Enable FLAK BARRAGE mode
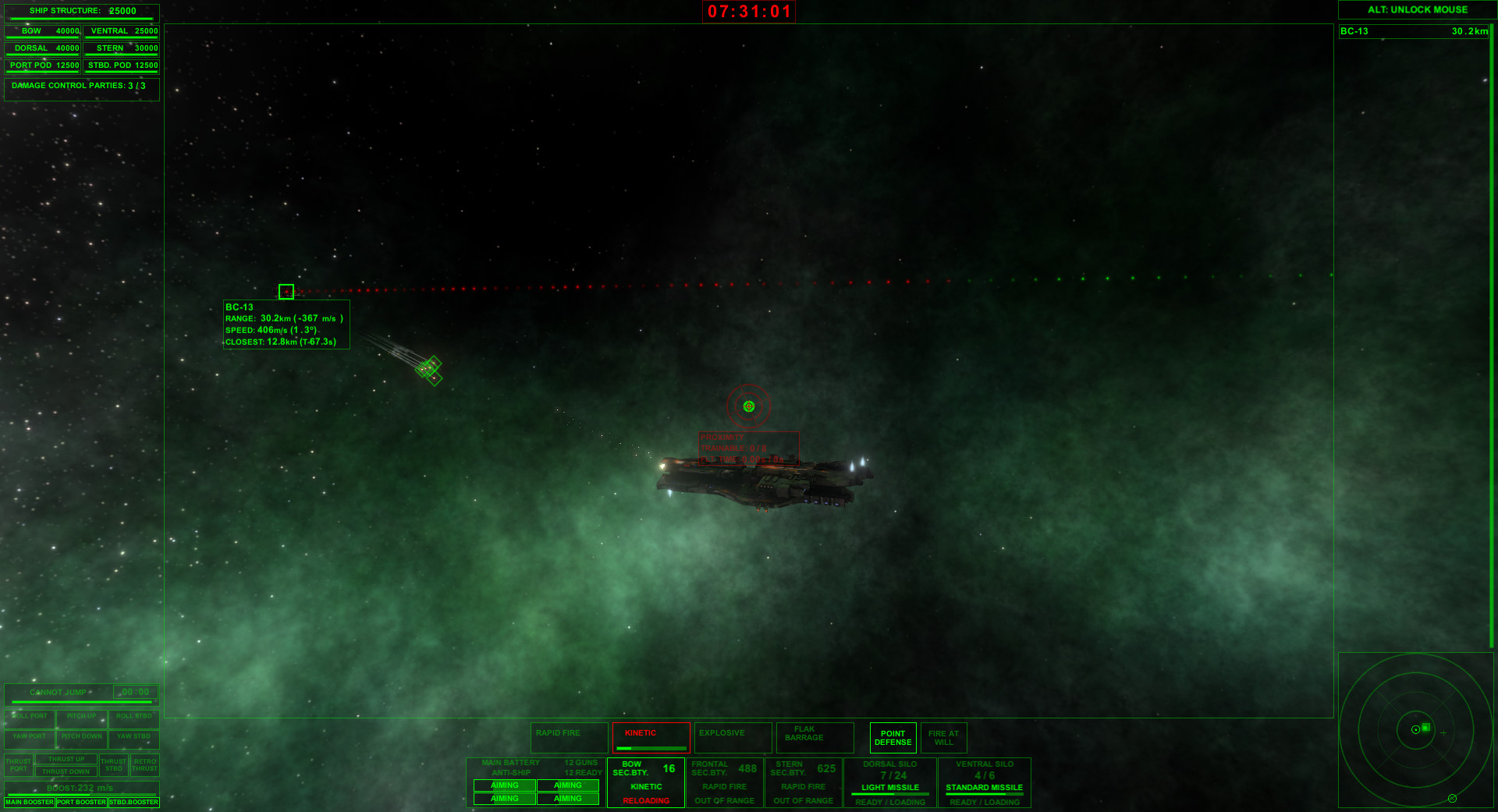This screenshot has width=1498, height=812. tap(814, 737)
